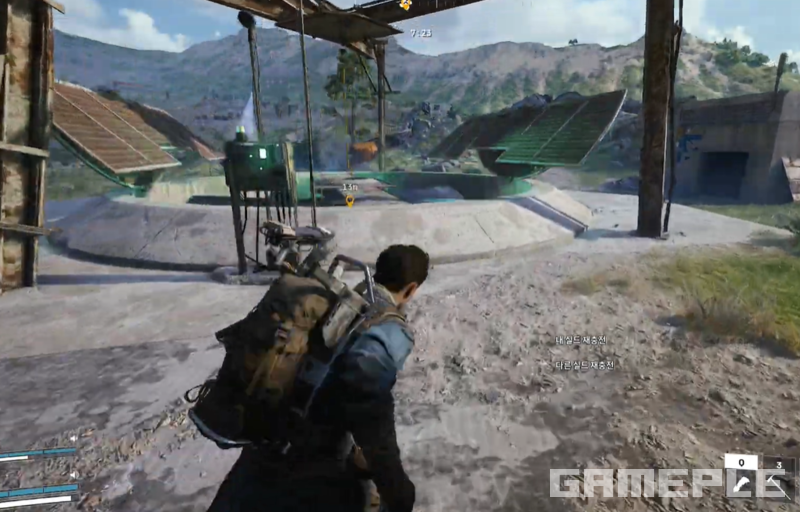Image resolution: width=800 pixels, height=512 pixels.
Task: Click the yellow 13m waypoint marker
Action: tap(350, 200)
